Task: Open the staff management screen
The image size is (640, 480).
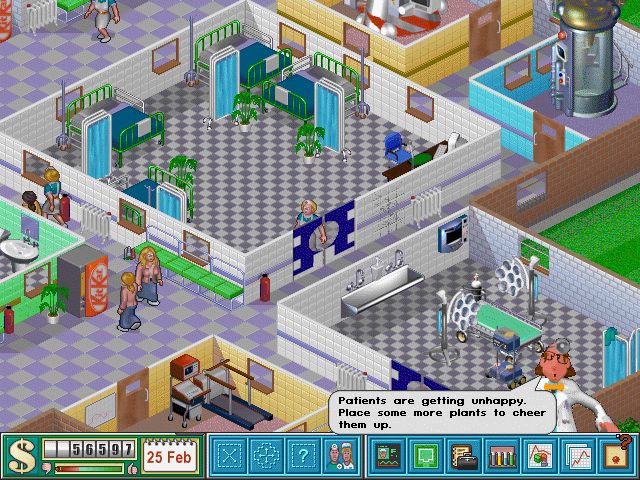Action: [x=387, y=456]
